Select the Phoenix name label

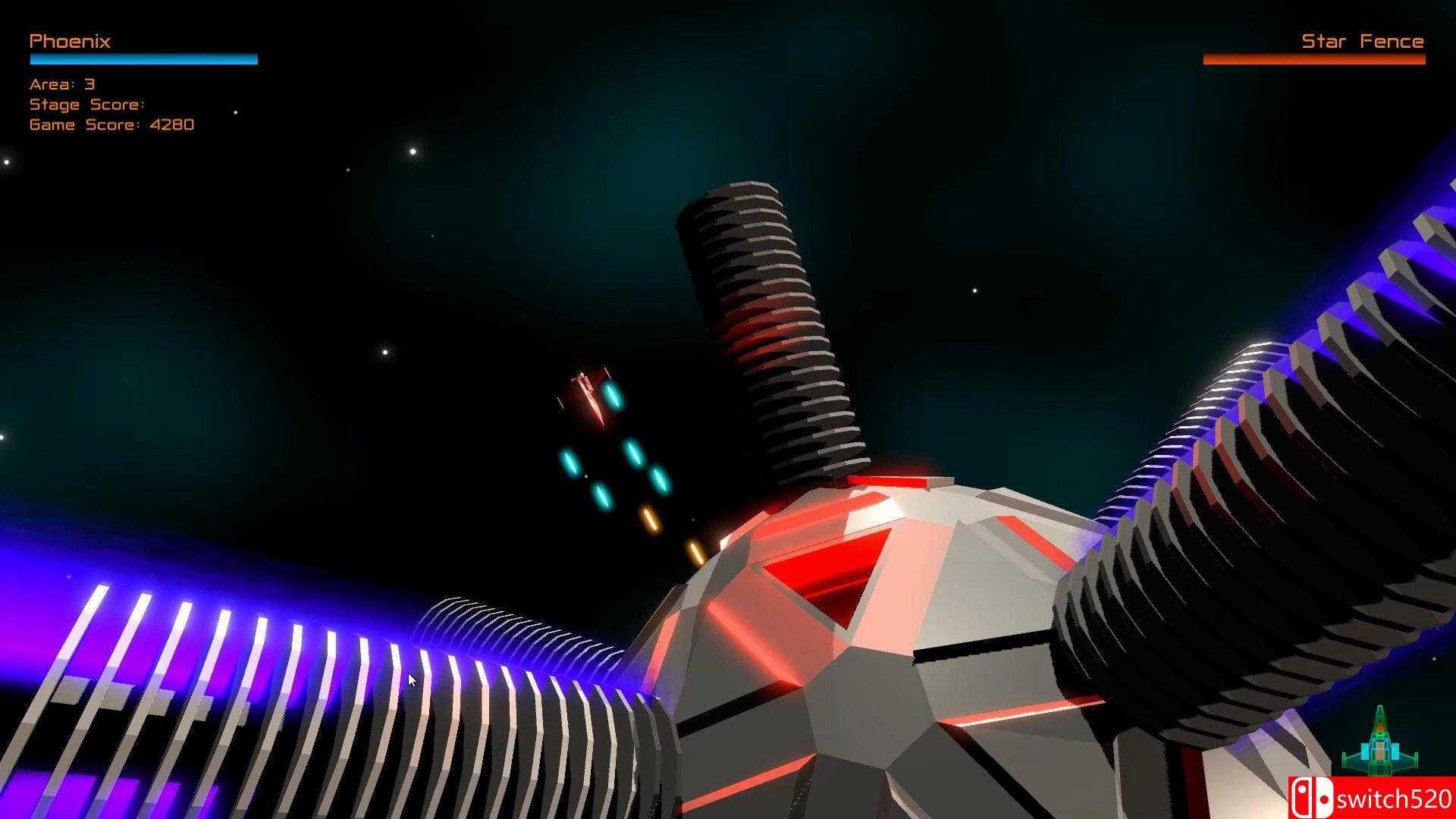coord(69,42)
